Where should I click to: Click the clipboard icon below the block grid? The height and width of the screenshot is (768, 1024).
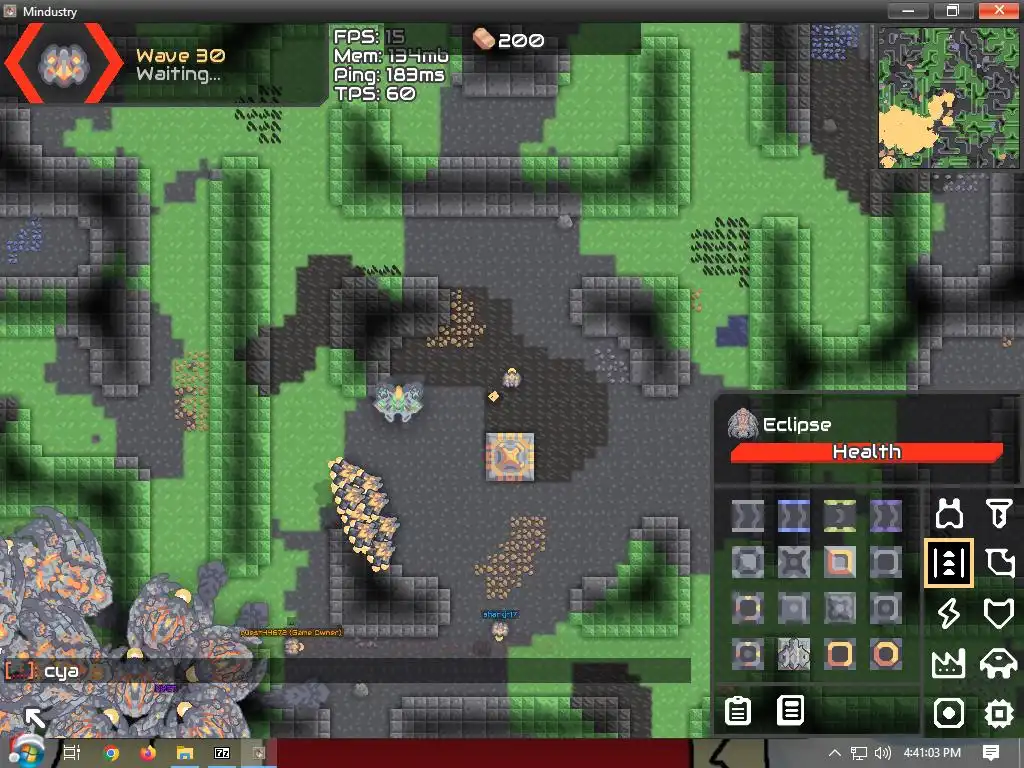(738, 711)
